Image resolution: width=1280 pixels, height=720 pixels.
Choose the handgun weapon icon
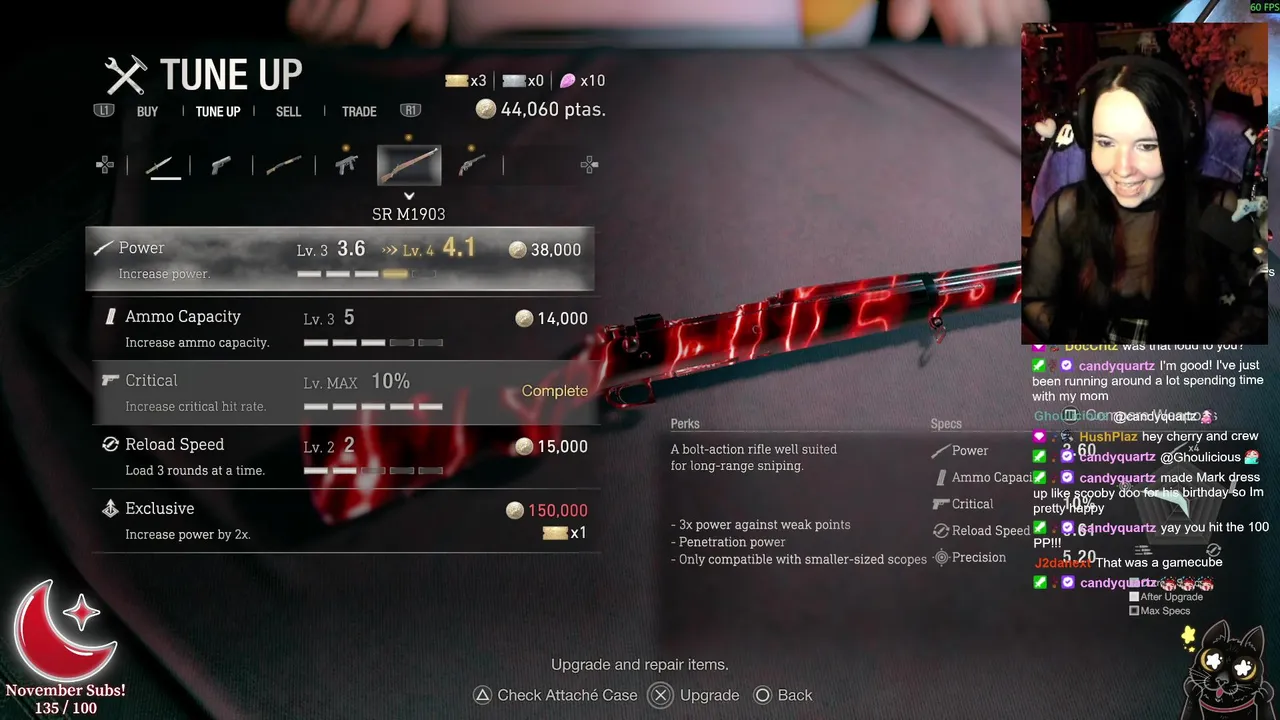(221, 166)
